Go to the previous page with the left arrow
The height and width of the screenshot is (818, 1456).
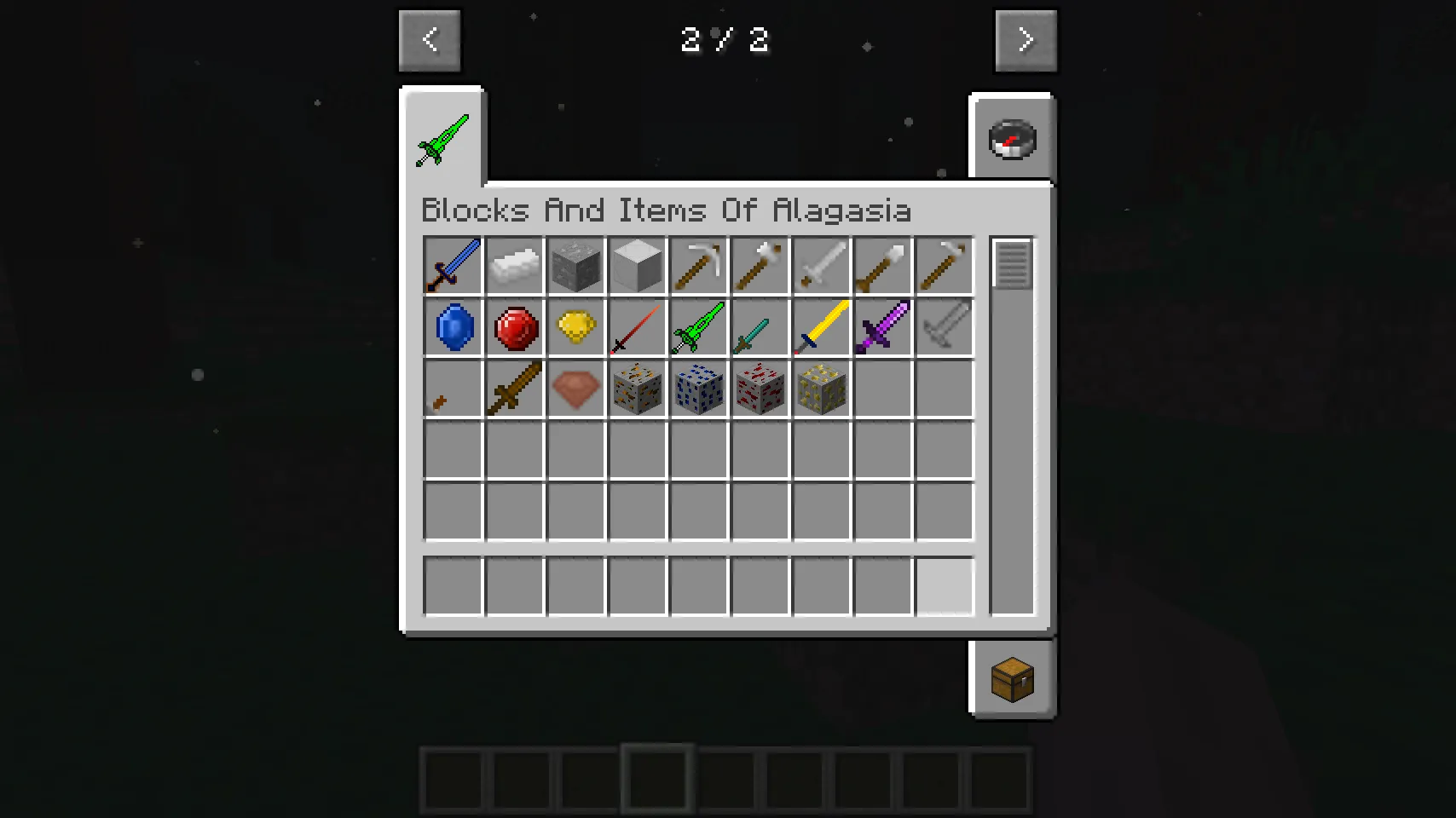pyautogui.click(x=429, y=39)
